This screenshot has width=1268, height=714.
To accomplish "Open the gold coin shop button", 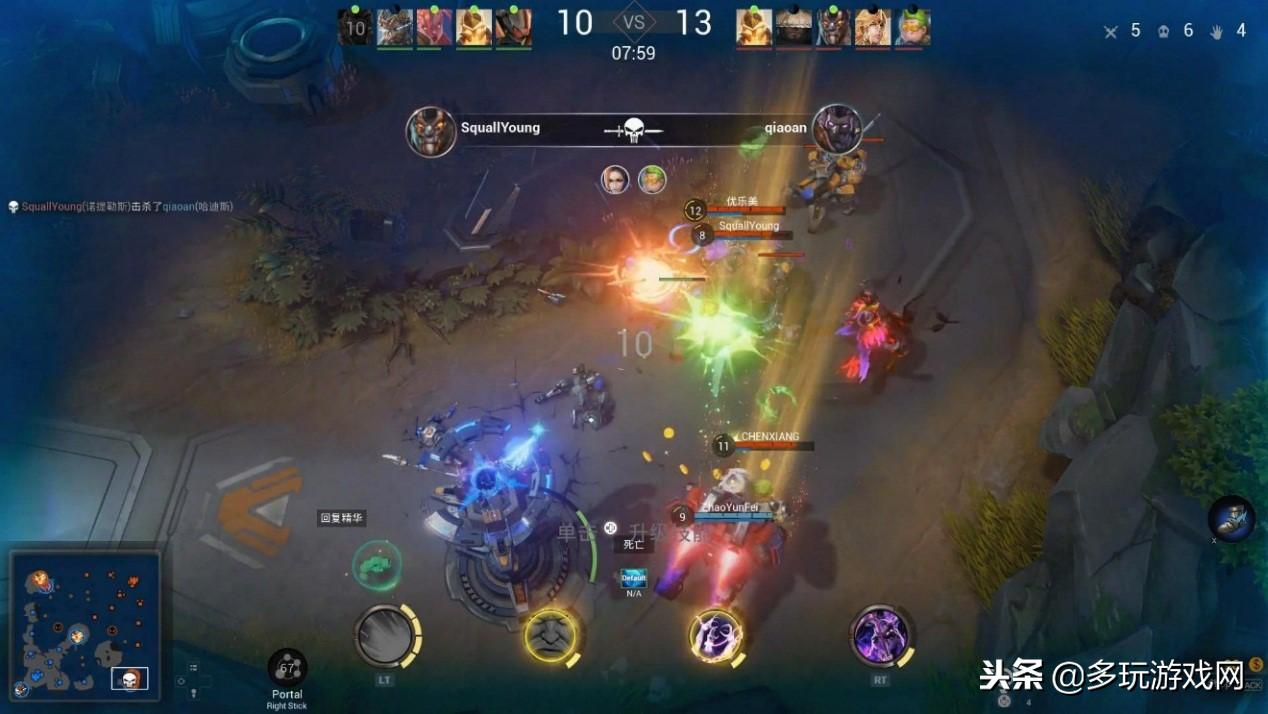I will (1255, 664).
